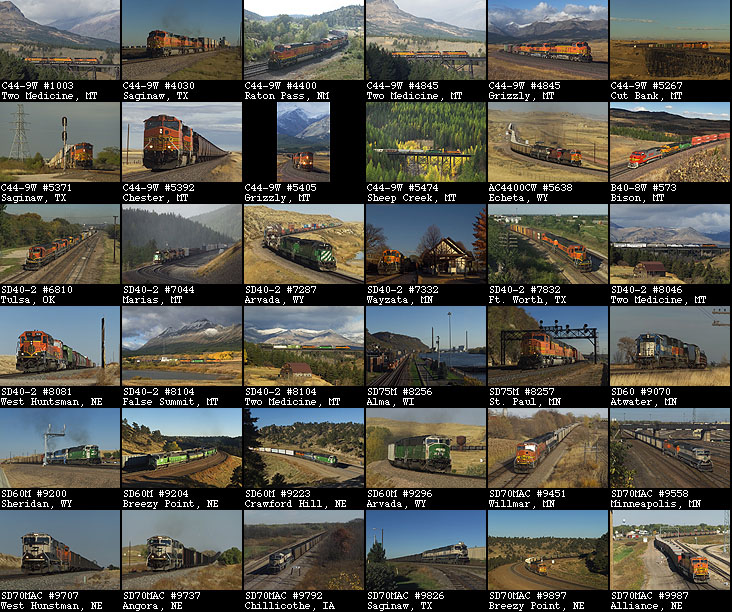732x612 pixels.
Task: Select the C44-9W #4030 Saginaw photo
Action: (x=181, y=40)
